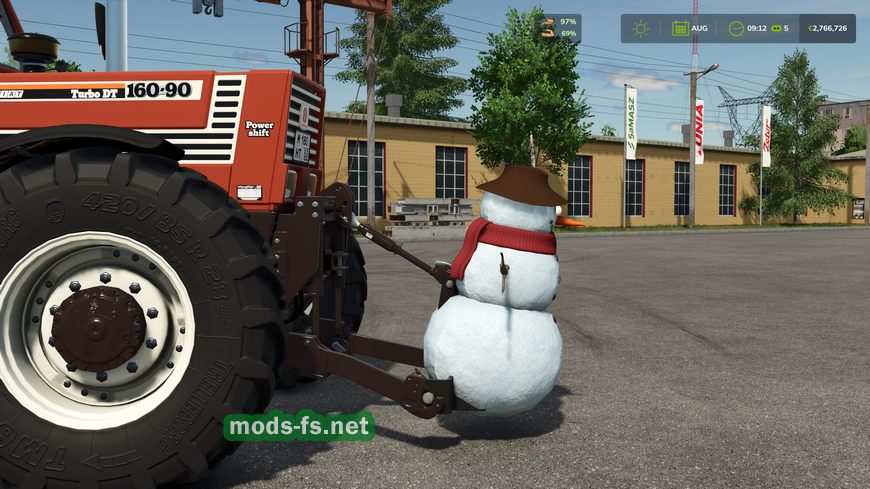This screenshot has height=489, width=870.
Task: Click the time speed fast-forward icon
Action: tap(775, 28)
